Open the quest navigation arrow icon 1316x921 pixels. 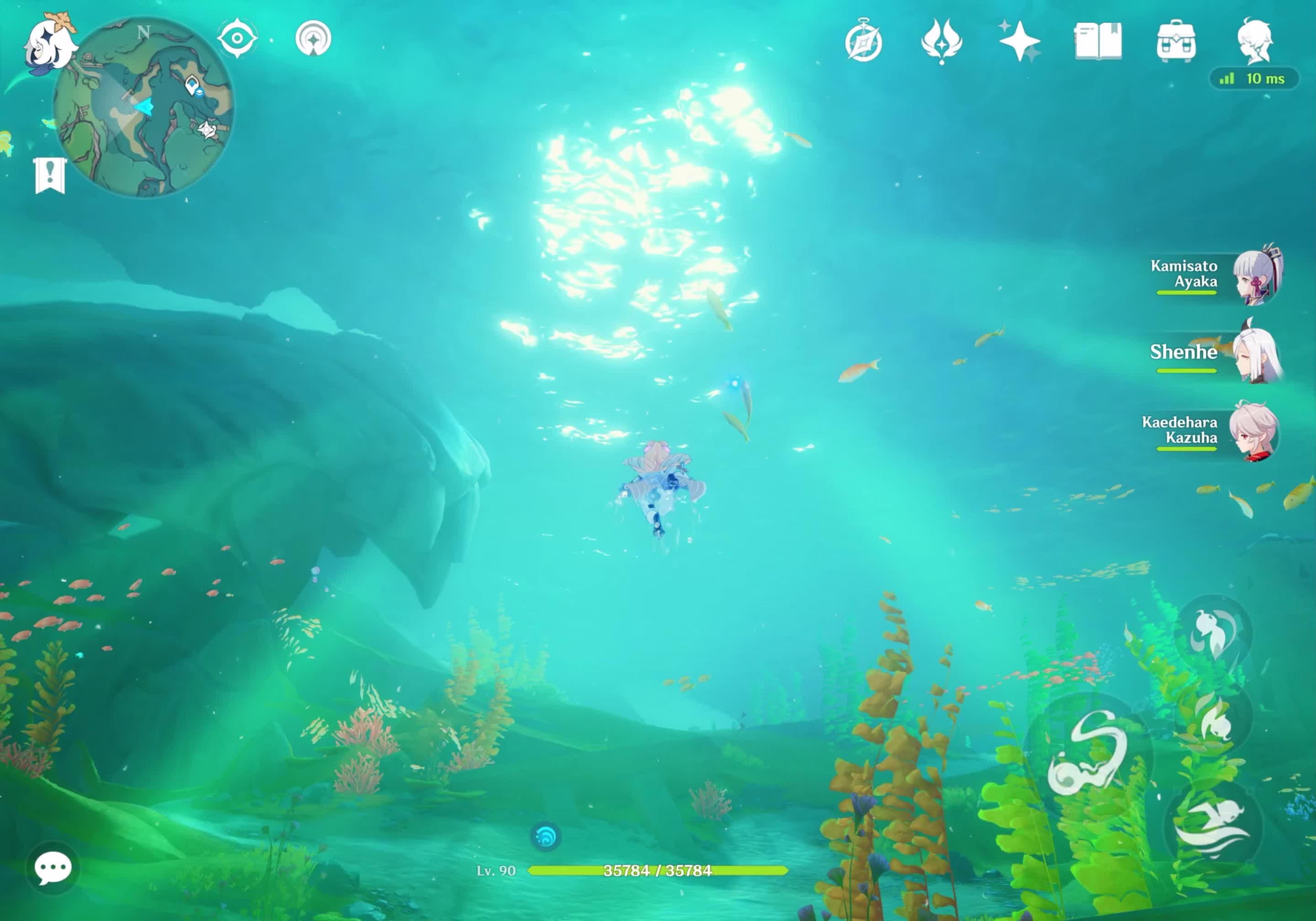coord(313,38)
